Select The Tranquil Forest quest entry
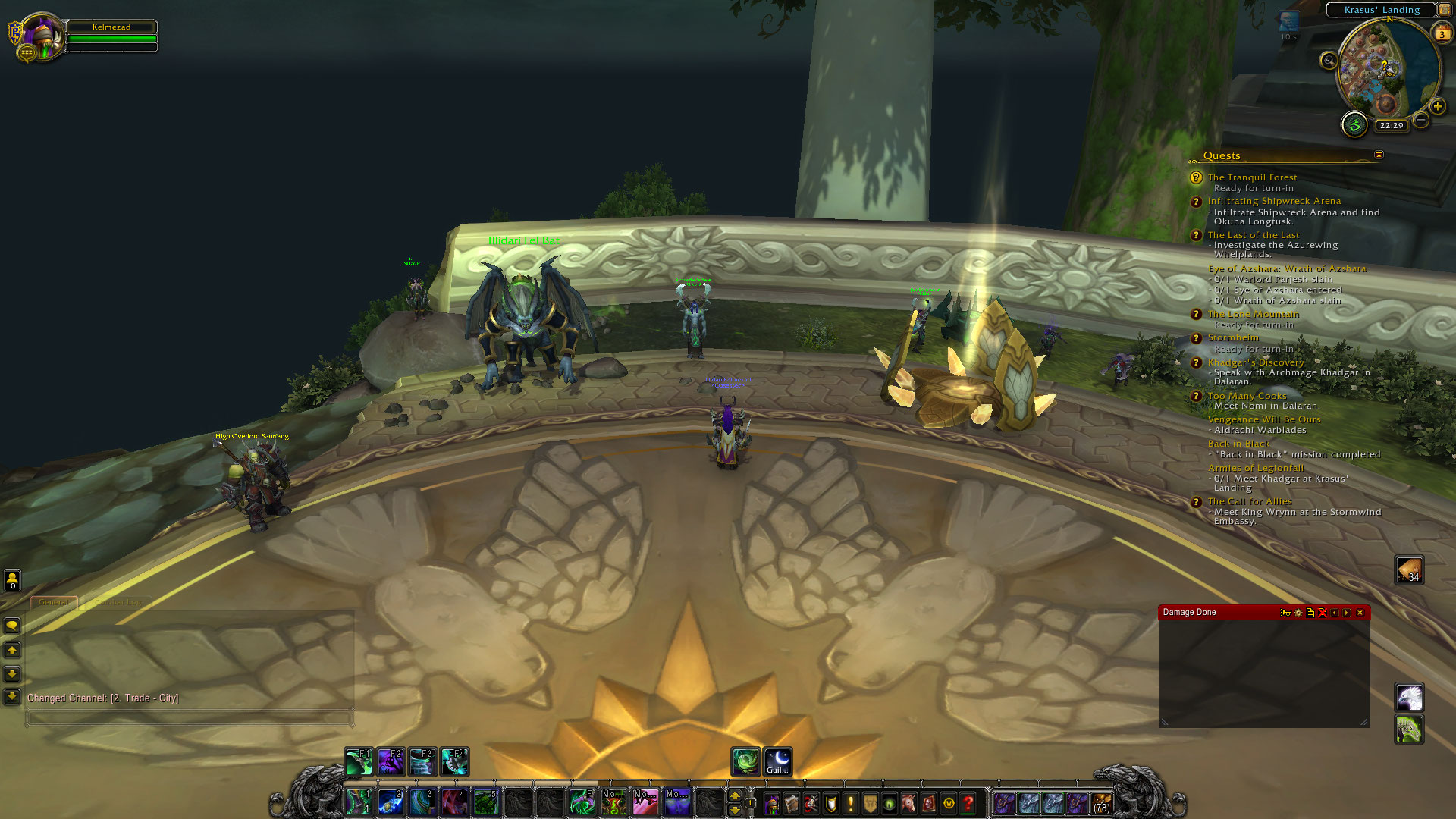This screenshot has width=1456, height=819. 1252,177
